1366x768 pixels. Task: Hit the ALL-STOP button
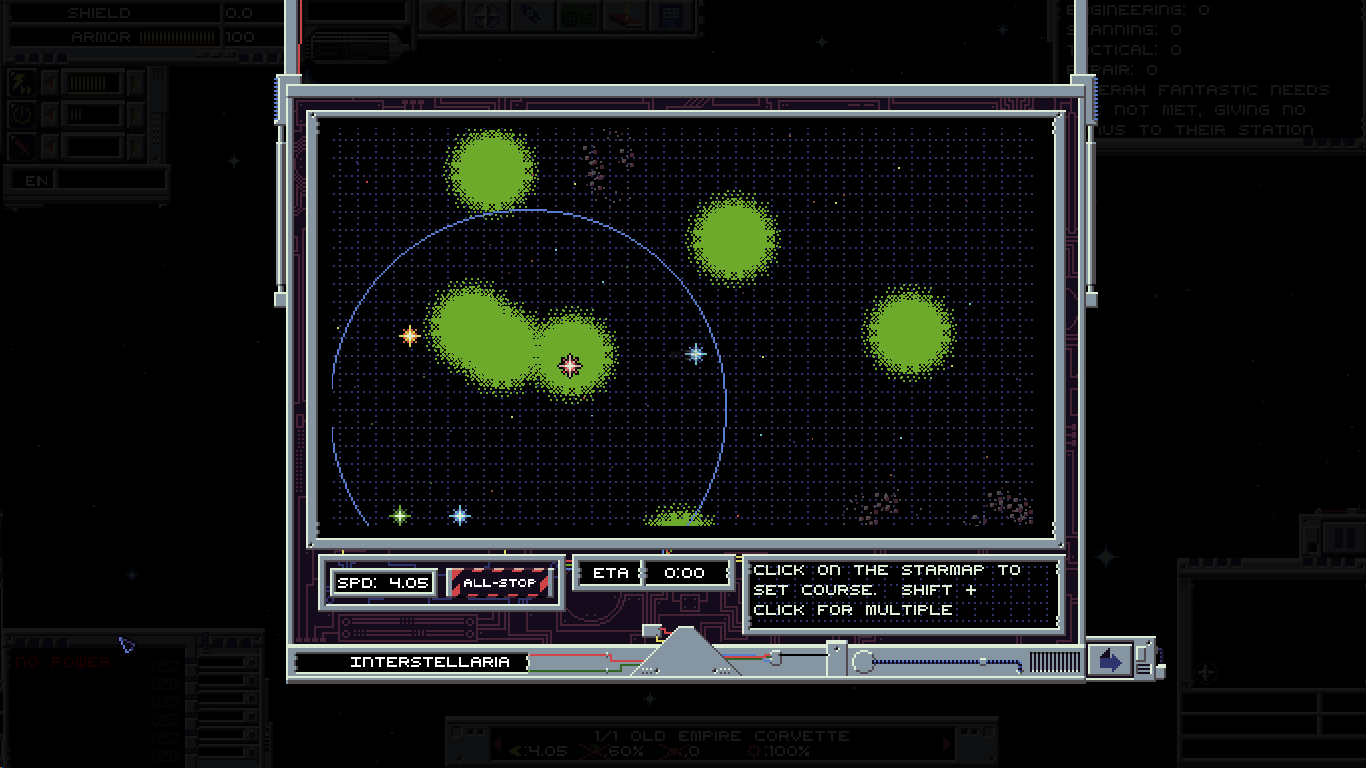[500, 583]
